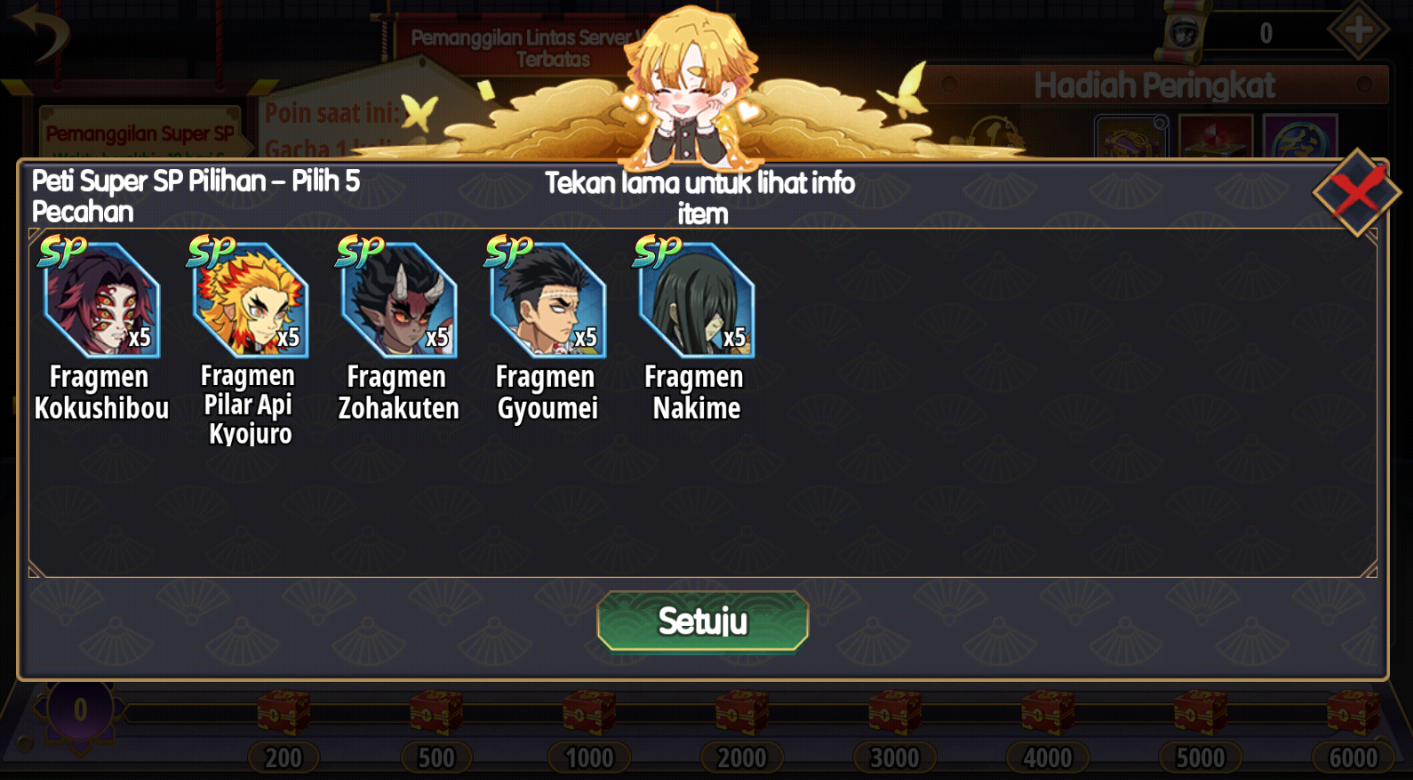The height and width of the screenshot is (780, 1413).
Task: Confirm selection with the Setuju button
Action: click(x=702, y=621)
